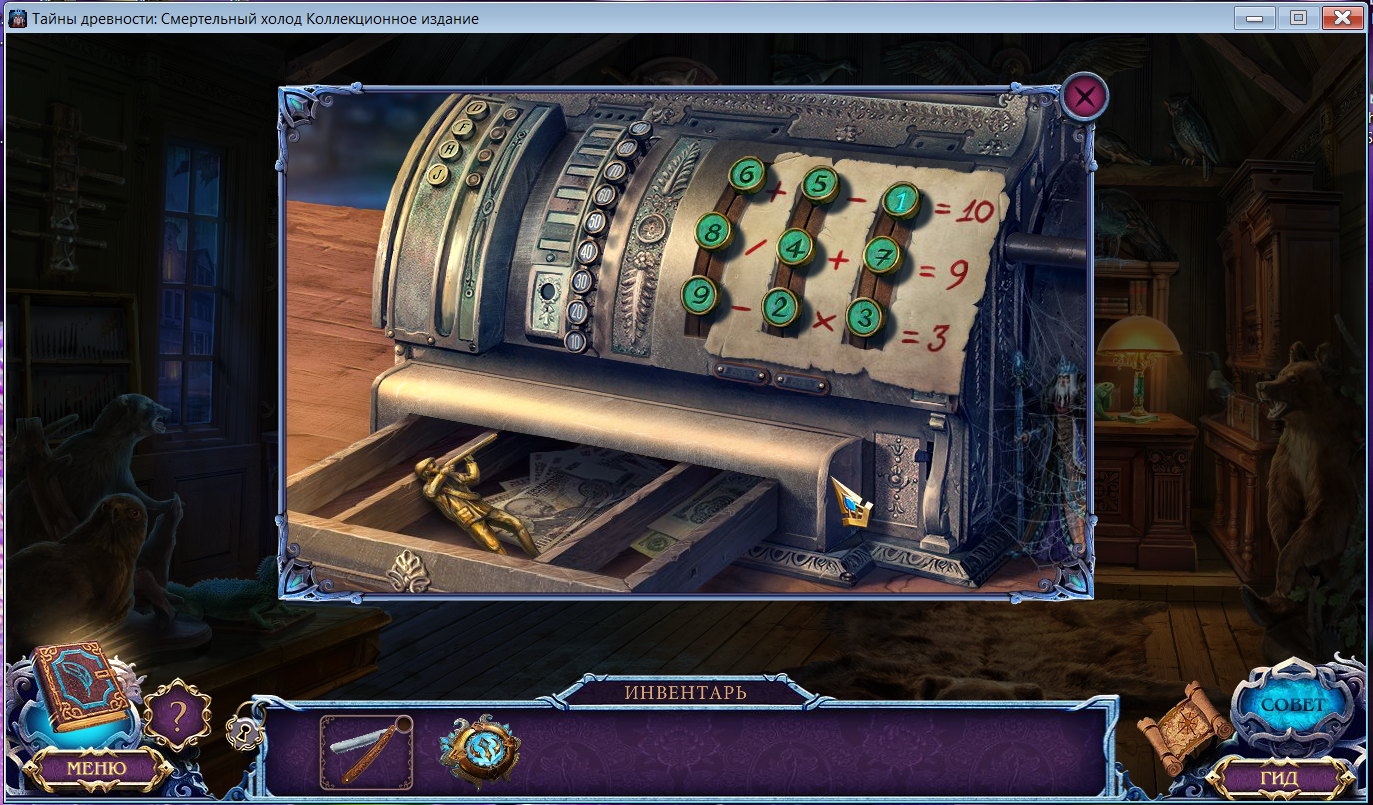Pick the green number 5 token
1373x805 pixels.
(x=819, y=184)
